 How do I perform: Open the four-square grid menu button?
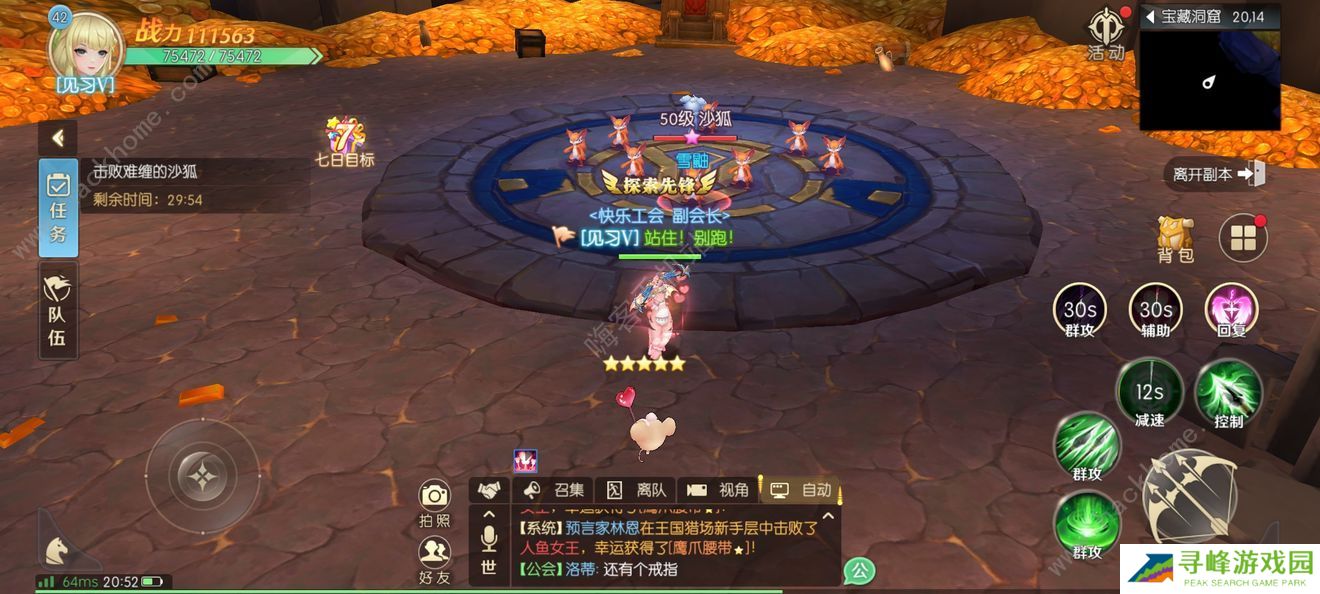tap(1243, 238)
